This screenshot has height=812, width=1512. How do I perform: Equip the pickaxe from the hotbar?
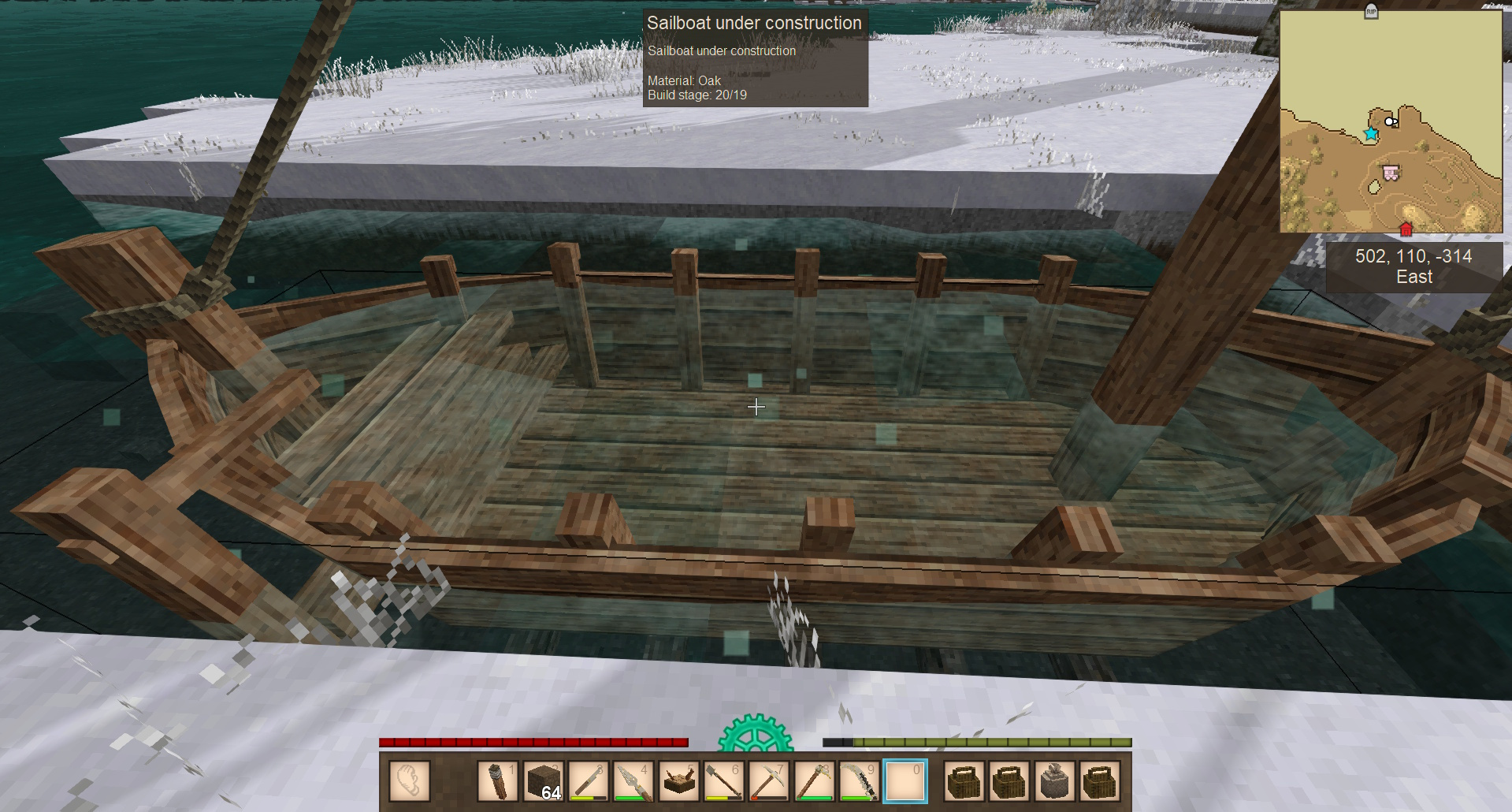coord(768,780)
